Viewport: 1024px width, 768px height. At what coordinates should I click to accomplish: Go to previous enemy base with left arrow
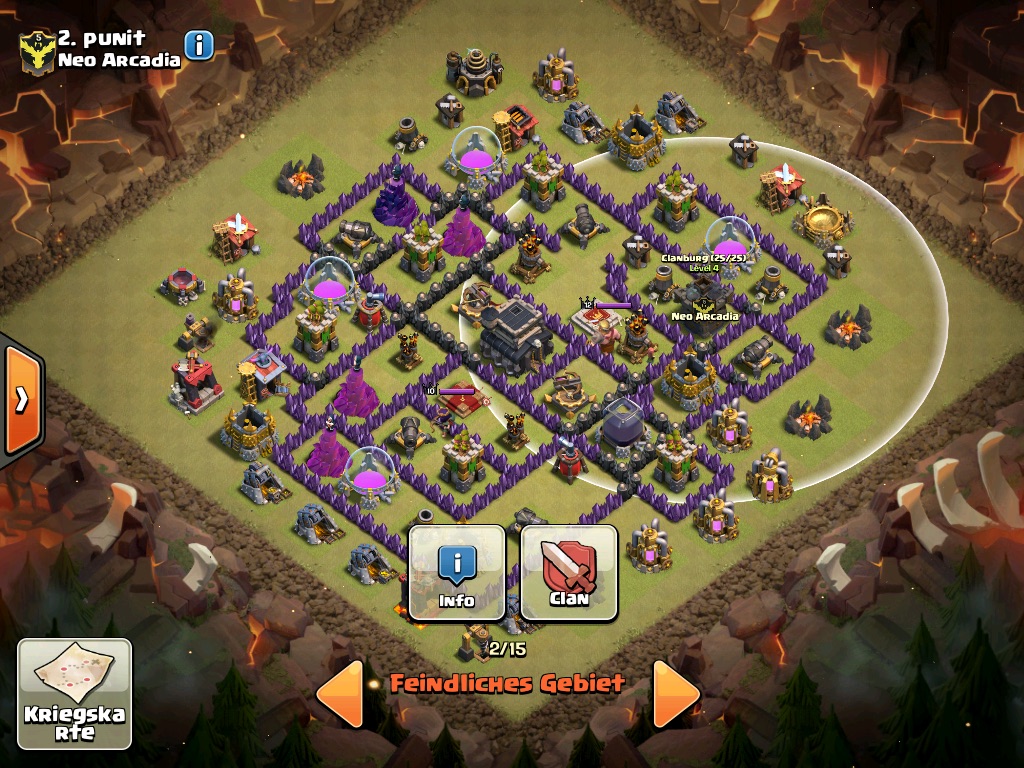coord(340,693)
